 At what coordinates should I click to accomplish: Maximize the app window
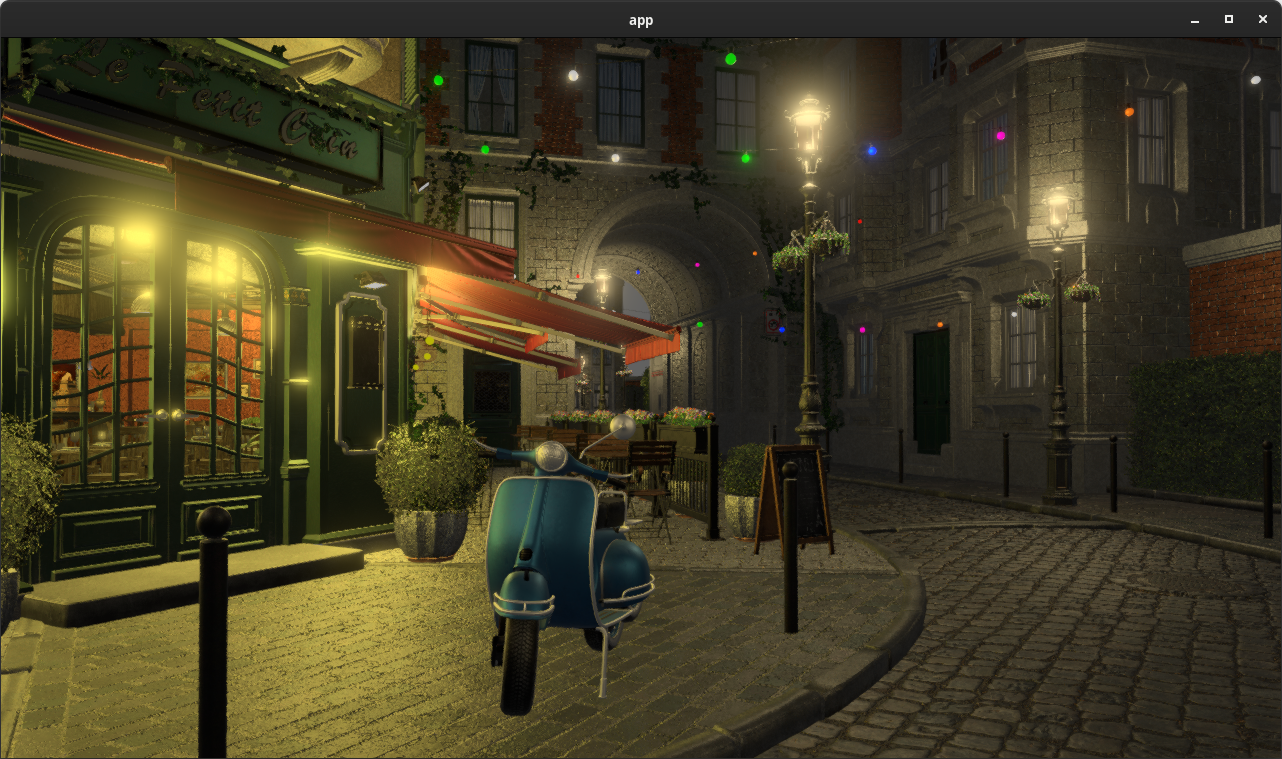click(1228, 19)
